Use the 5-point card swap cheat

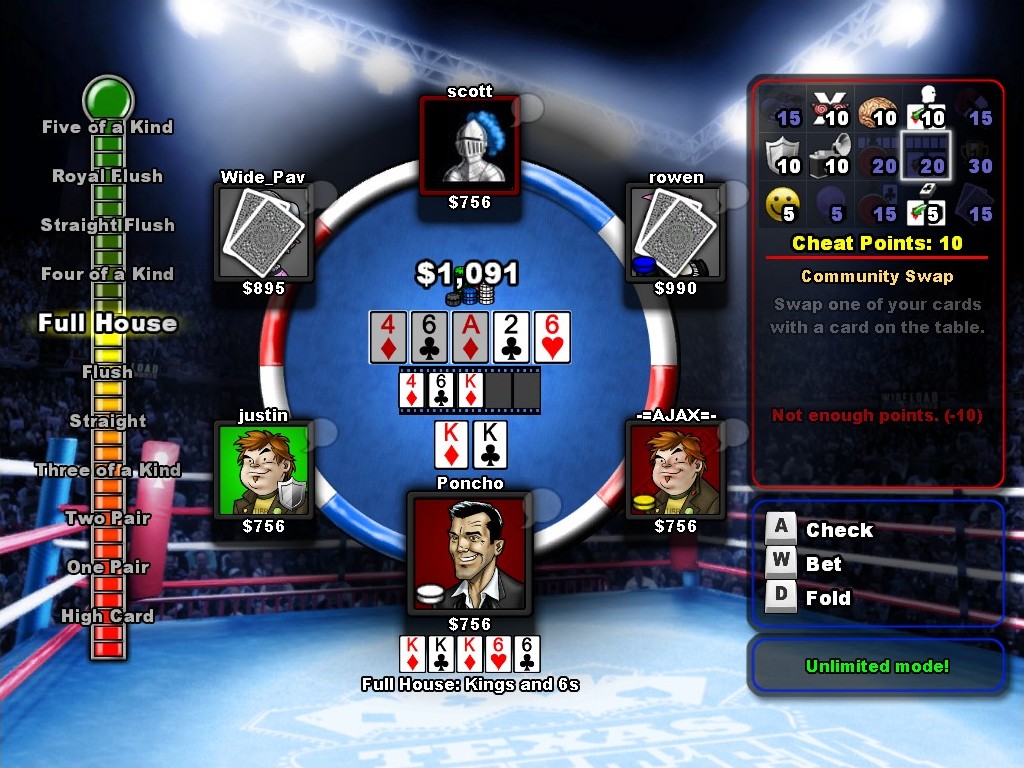pos(927,205)
